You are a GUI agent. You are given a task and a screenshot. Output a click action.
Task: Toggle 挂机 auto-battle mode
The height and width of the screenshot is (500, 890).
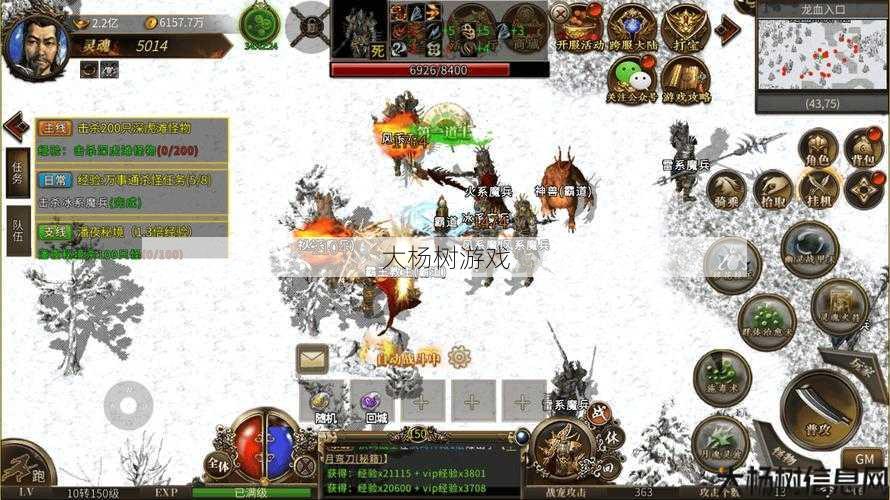(818, 190)
